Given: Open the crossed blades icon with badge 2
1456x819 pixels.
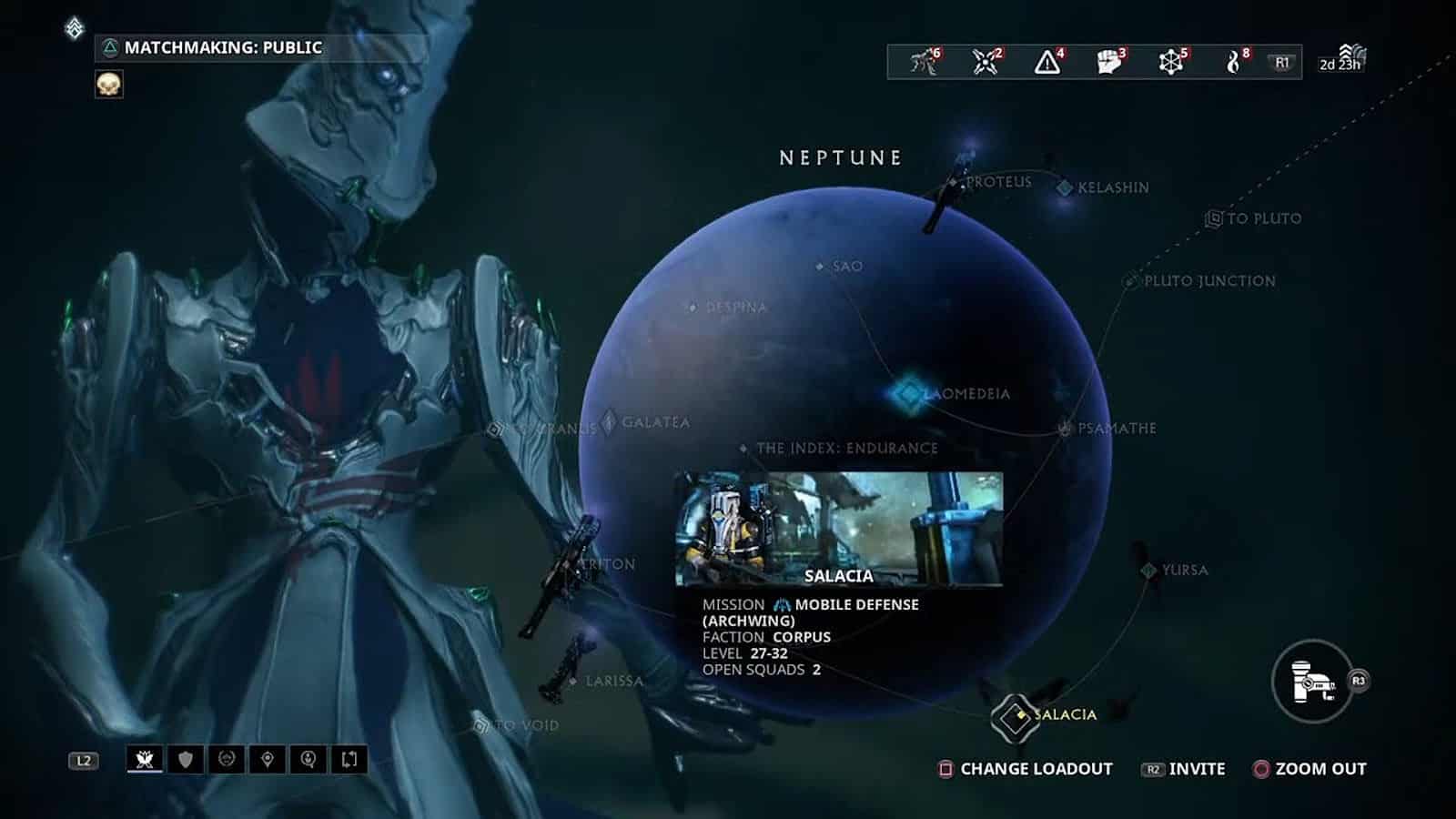Looking at the screenshot, I should (x=986, y=62).
